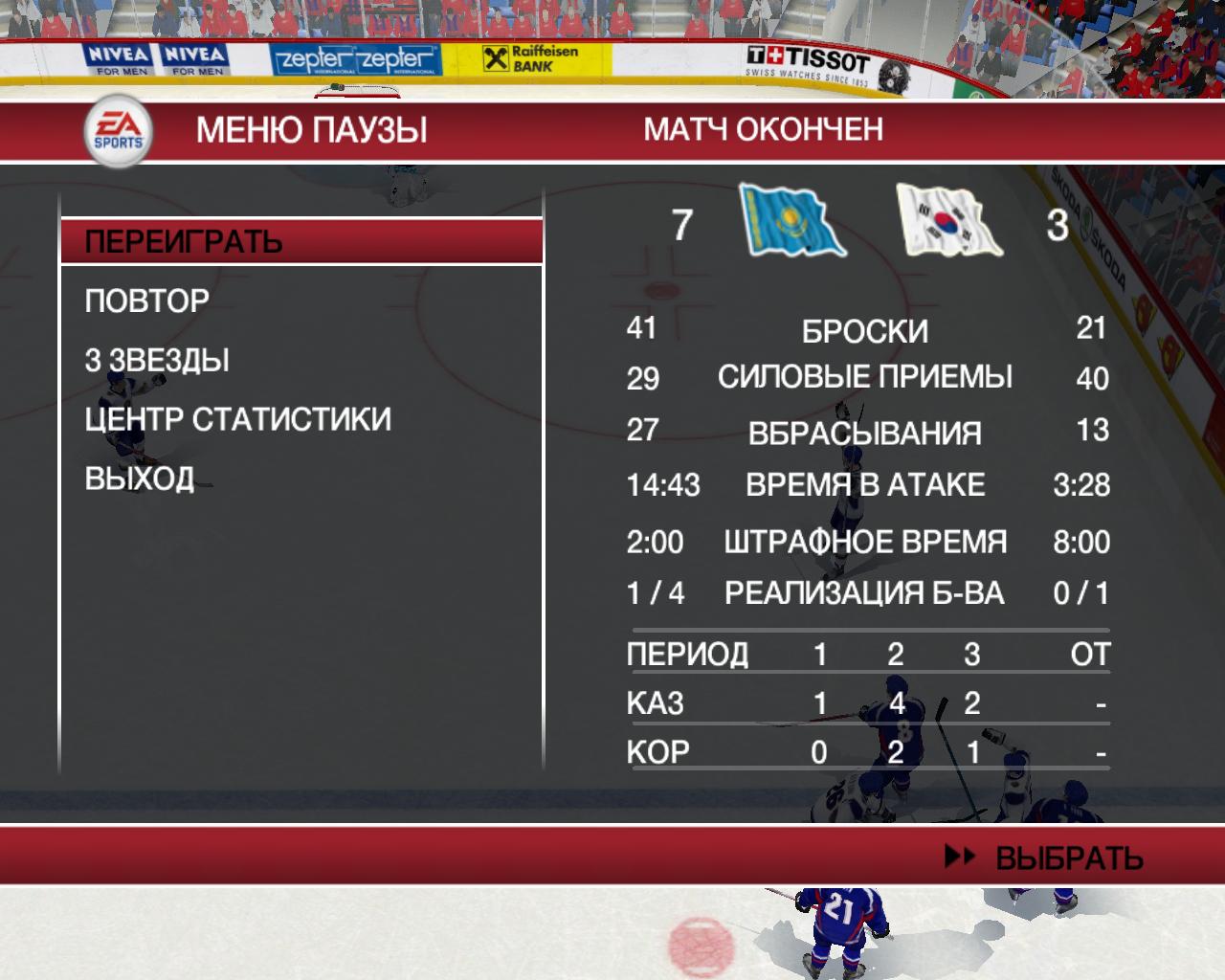Open the ПОВТОР replay option
The height and width of the screenshot is (980, 1225).
[147, 301]
